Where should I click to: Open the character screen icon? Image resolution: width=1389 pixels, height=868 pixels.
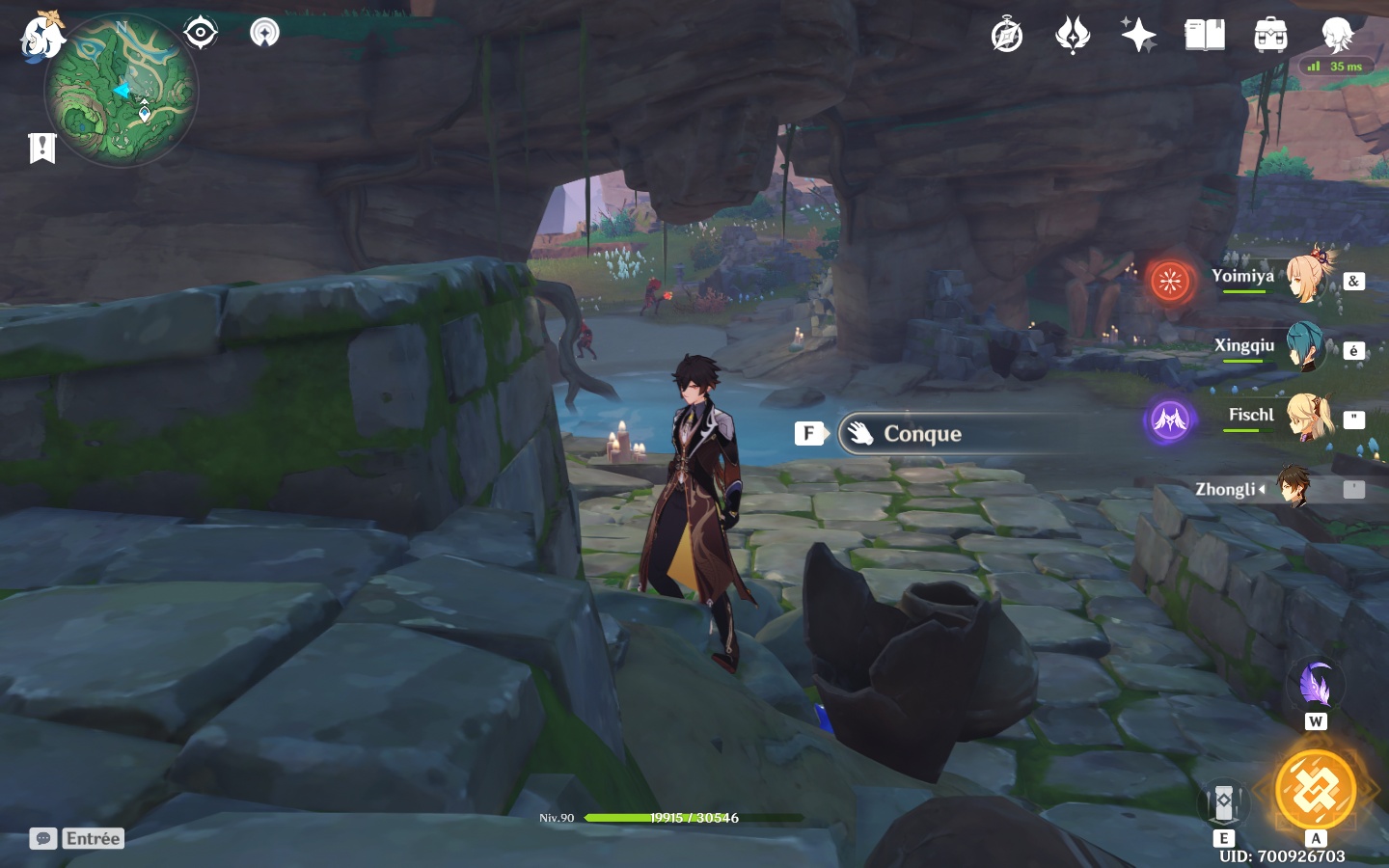[1337, 36]
